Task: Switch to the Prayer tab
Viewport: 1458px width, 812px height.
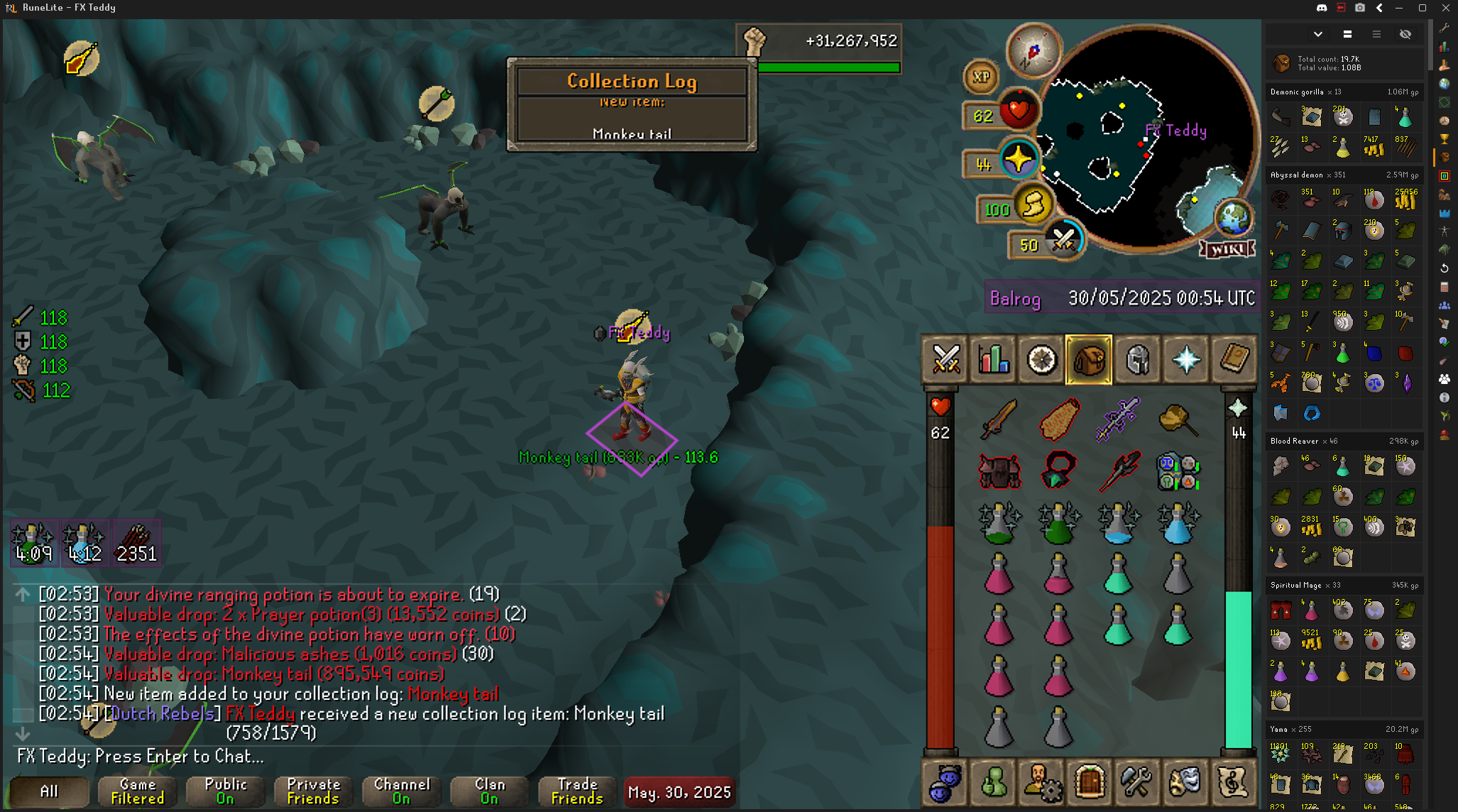Action: pyautogui.click(x=1185, y=360)
